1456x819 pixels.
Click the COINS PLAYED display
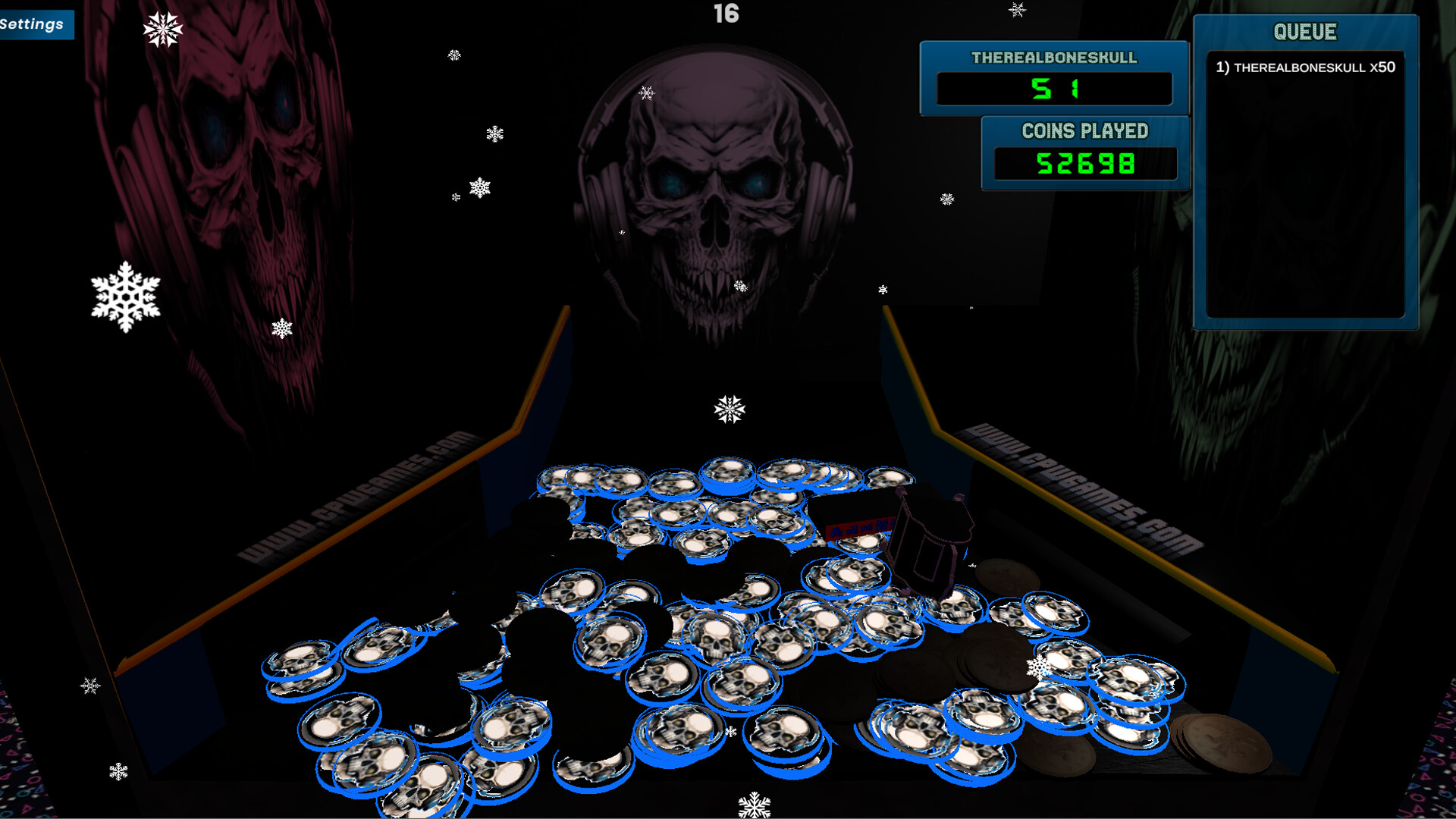[x=1084, y=162]
